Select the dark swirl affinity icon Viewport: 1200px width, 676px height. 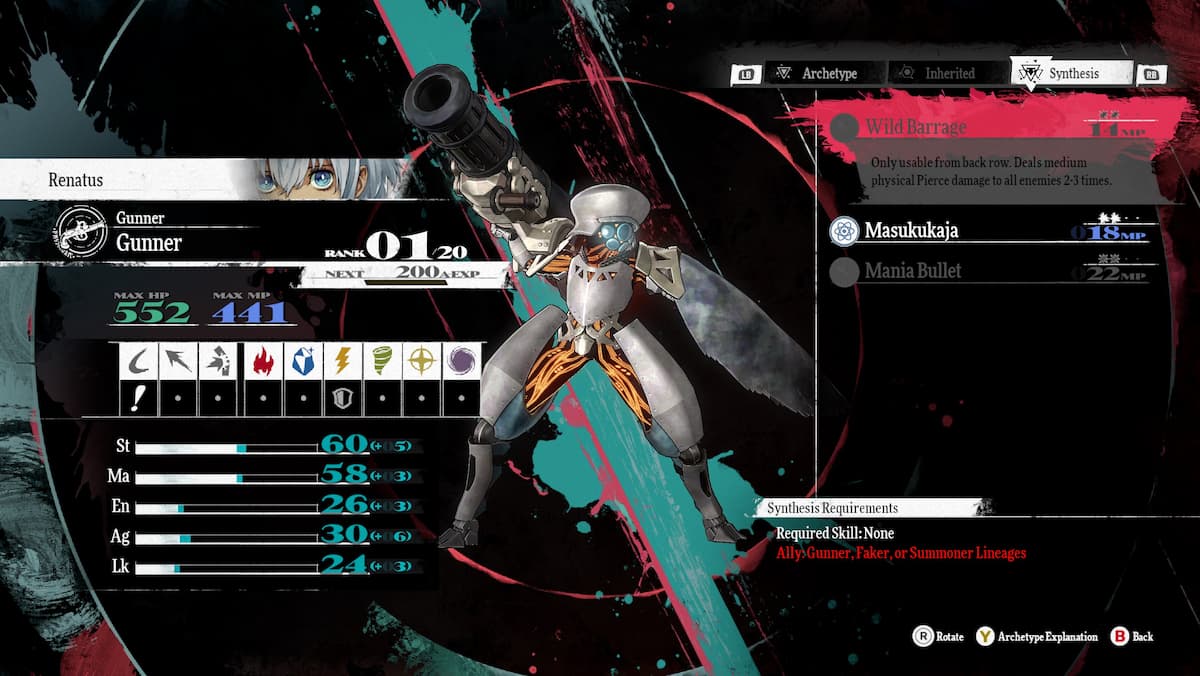coord(462,361)
